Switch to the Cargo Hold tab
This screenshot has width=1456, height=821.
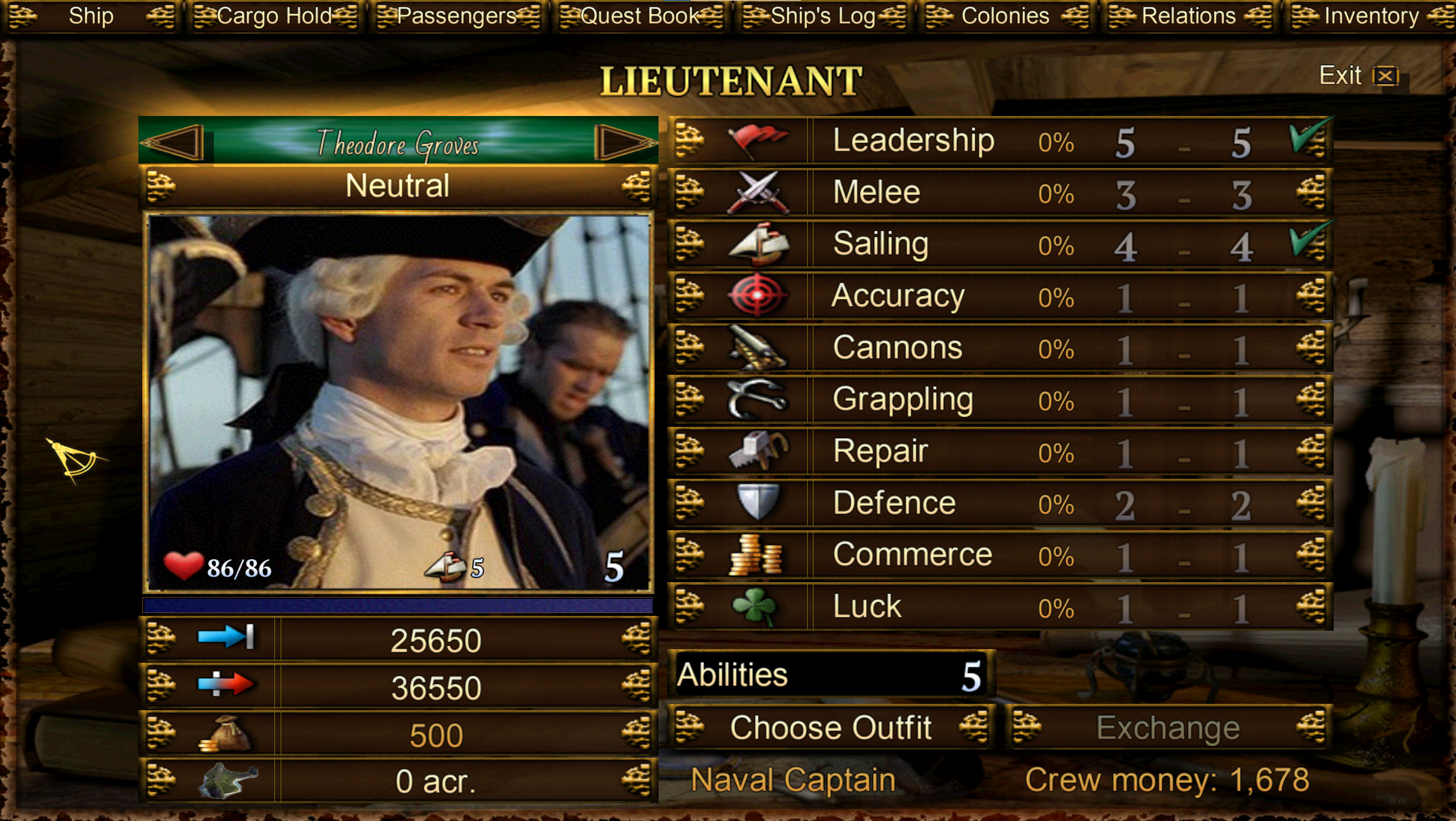(274, 16)
